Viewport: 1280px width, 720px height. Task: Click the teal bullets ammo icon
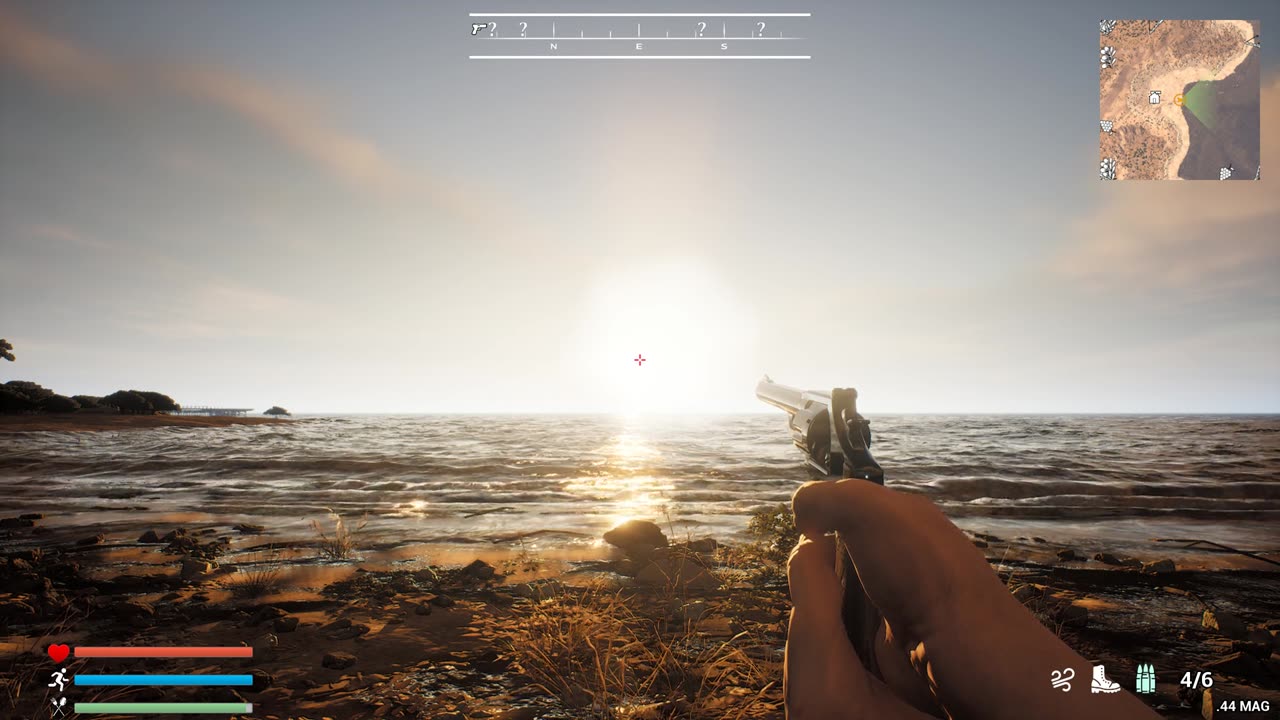tap(1145, 679)
